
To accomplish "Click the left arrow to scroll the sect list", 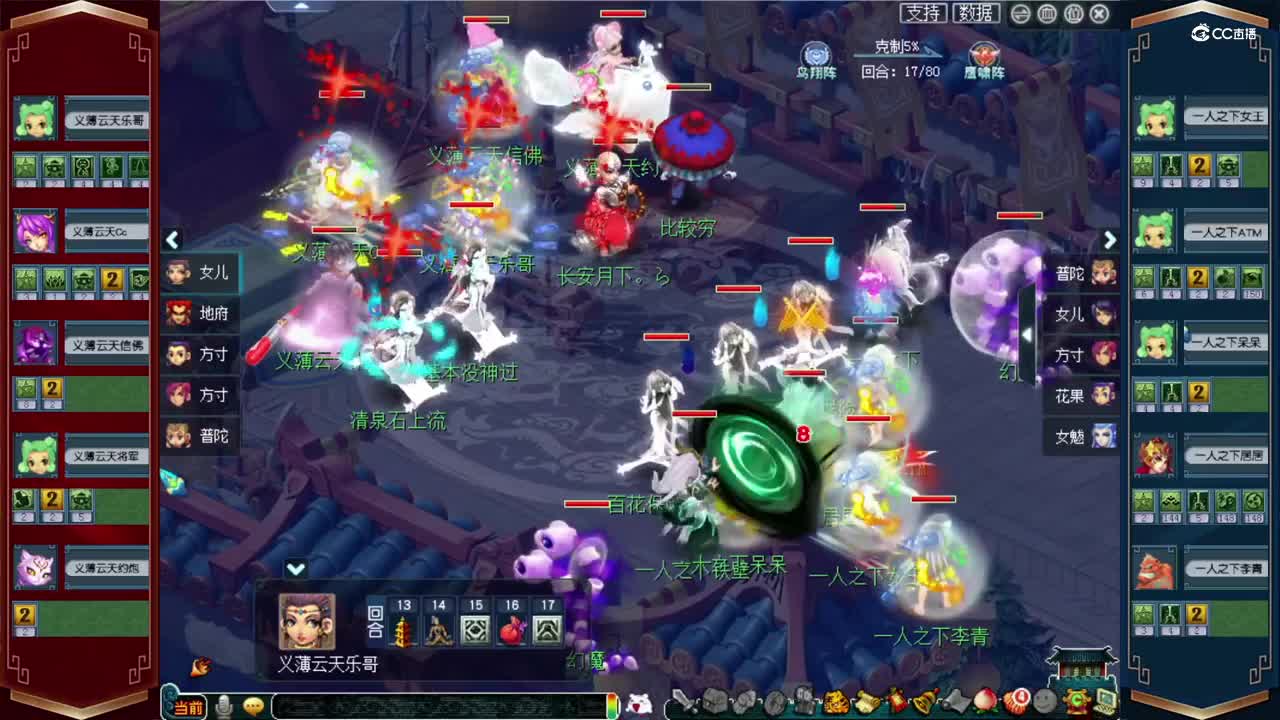I will (172, 241).
